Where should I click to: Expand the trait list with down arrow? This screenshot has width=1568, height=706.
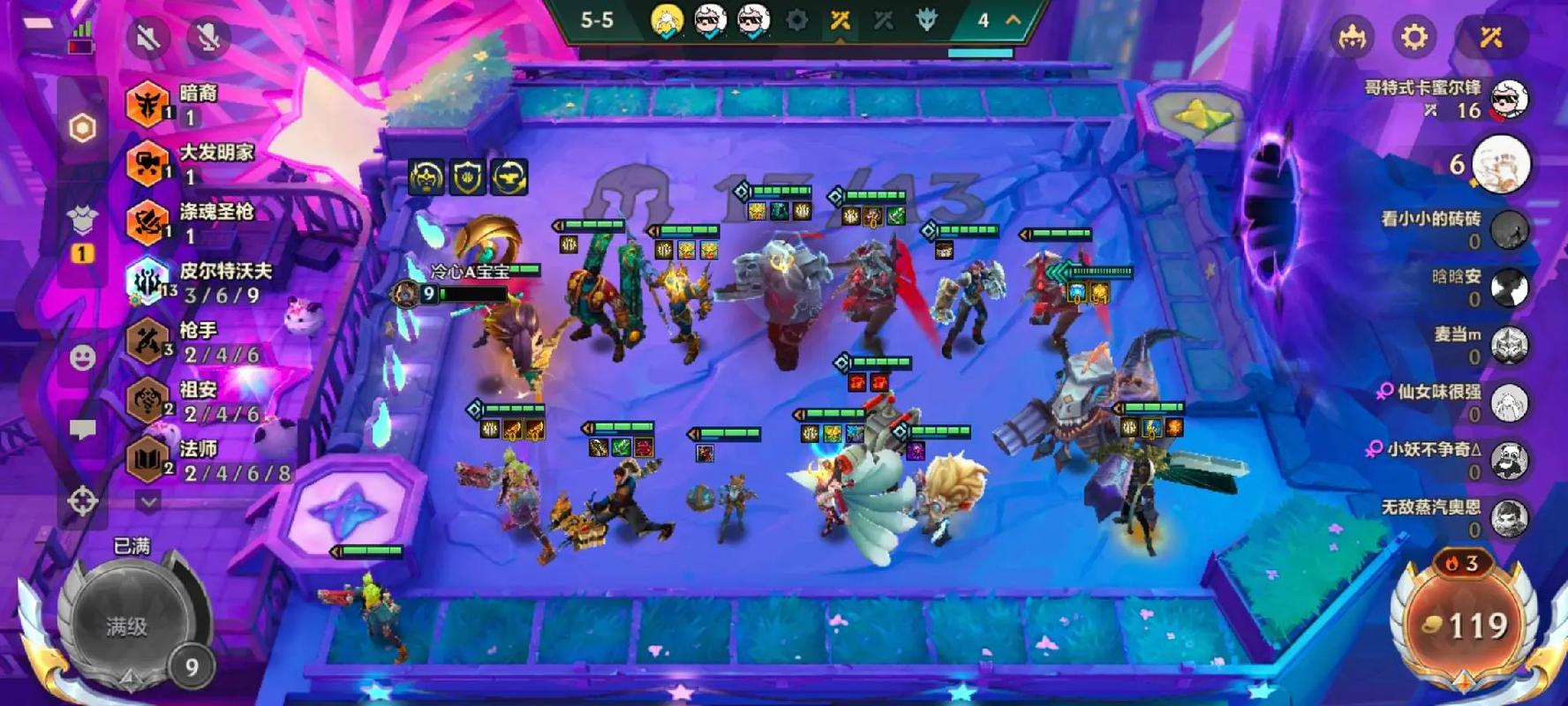click(x=148, y=501)
